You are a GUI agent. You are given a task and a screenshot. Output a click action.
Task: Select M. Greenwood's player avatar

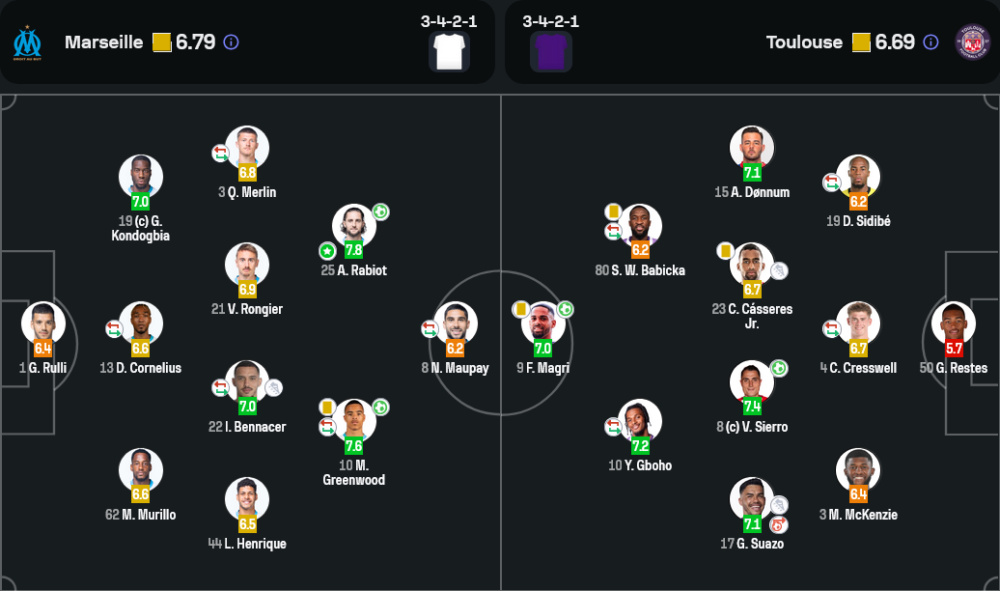pos(355,420)
